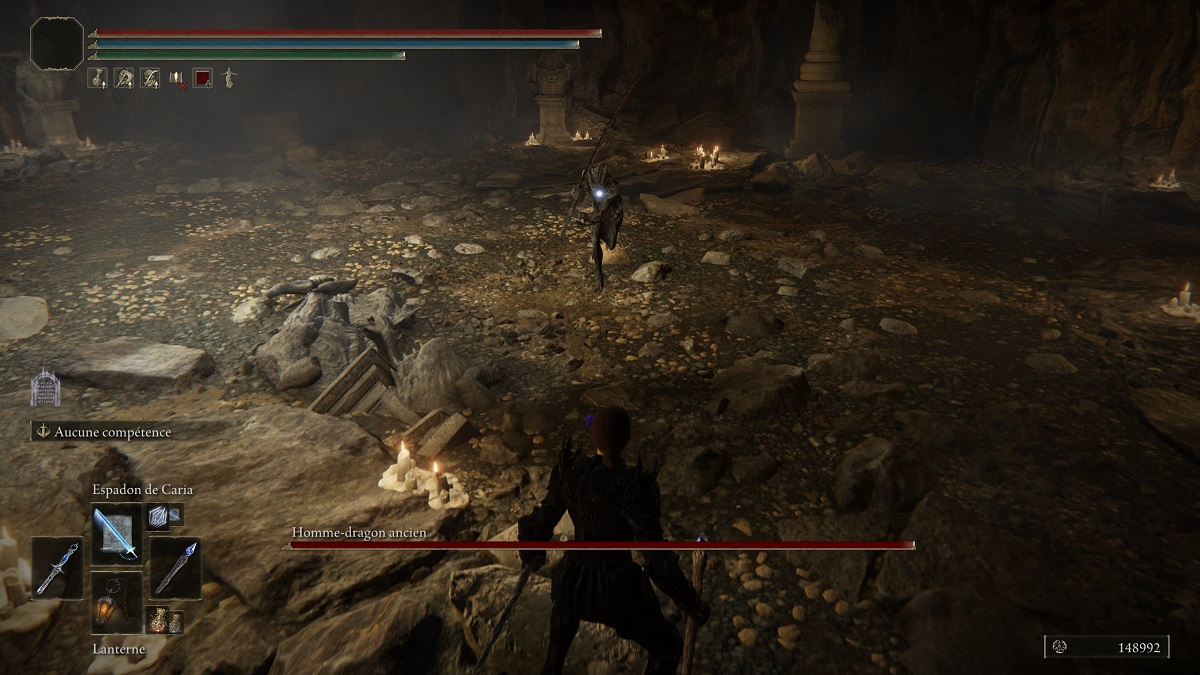Inspect the second buff status icon
This screenshot has height=675, width=1200.
(x=124, y=77)
